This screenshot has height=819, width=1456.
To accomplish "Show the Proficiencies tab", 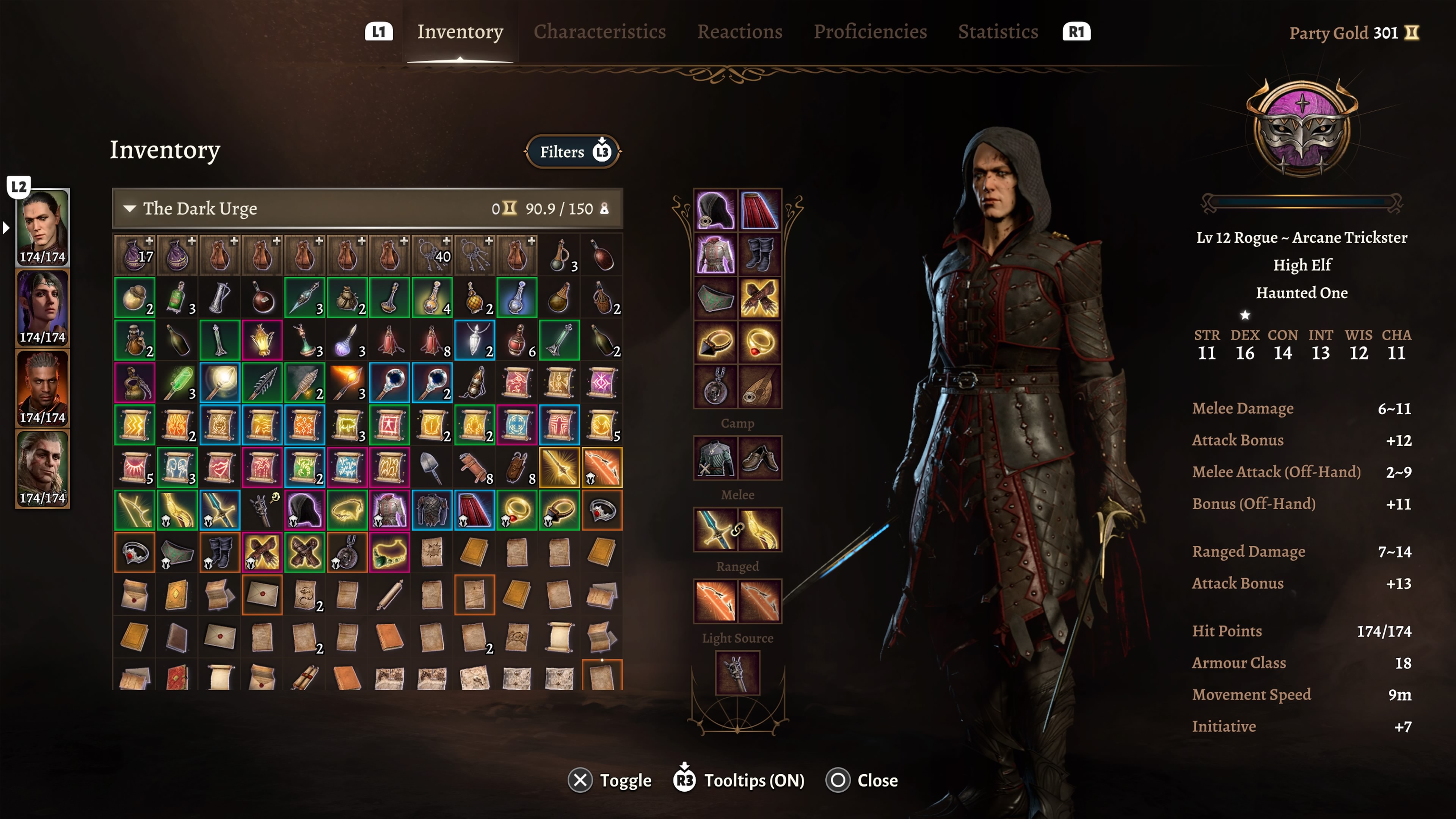I will 870,31.
